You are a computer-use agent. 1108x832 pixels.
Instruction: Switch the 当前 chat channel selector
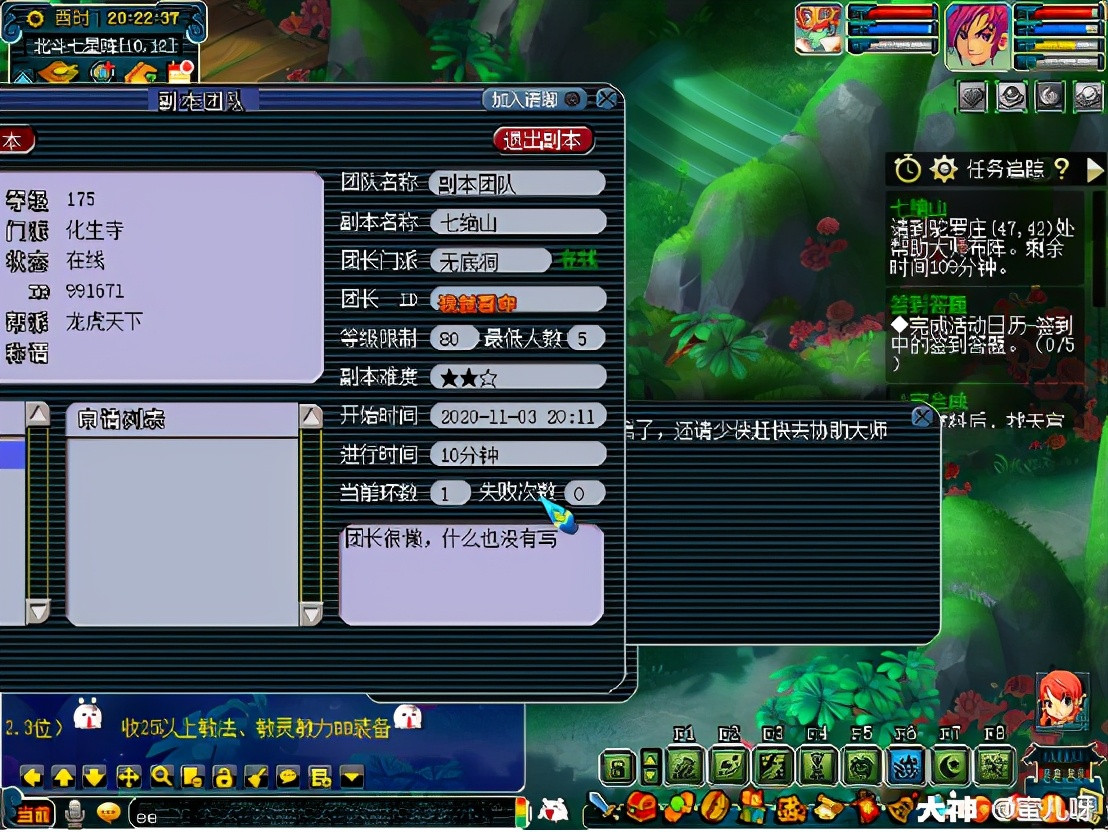pos(31,812)
